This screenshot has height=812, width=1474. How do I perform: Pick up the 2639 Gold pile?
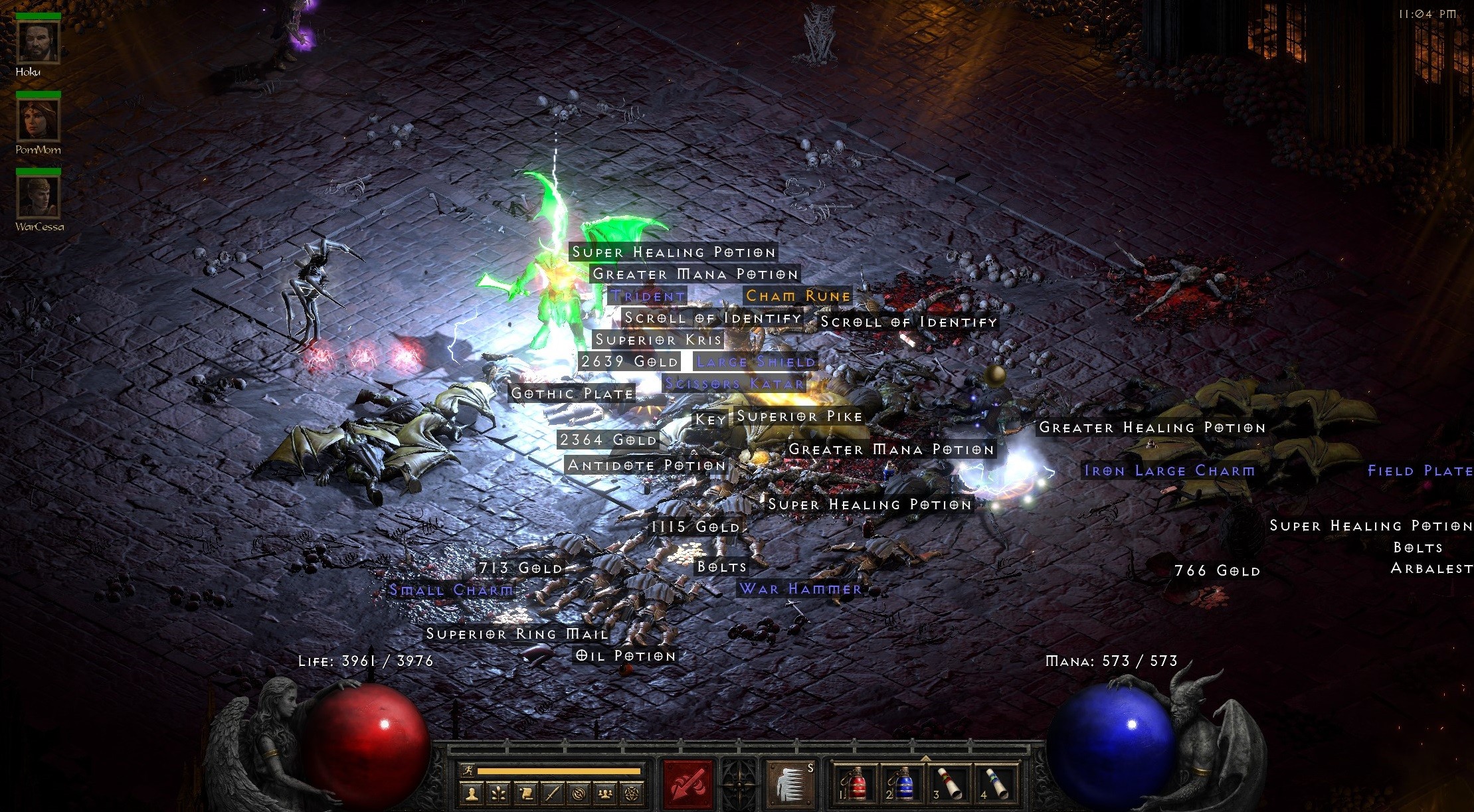point(628,361)
